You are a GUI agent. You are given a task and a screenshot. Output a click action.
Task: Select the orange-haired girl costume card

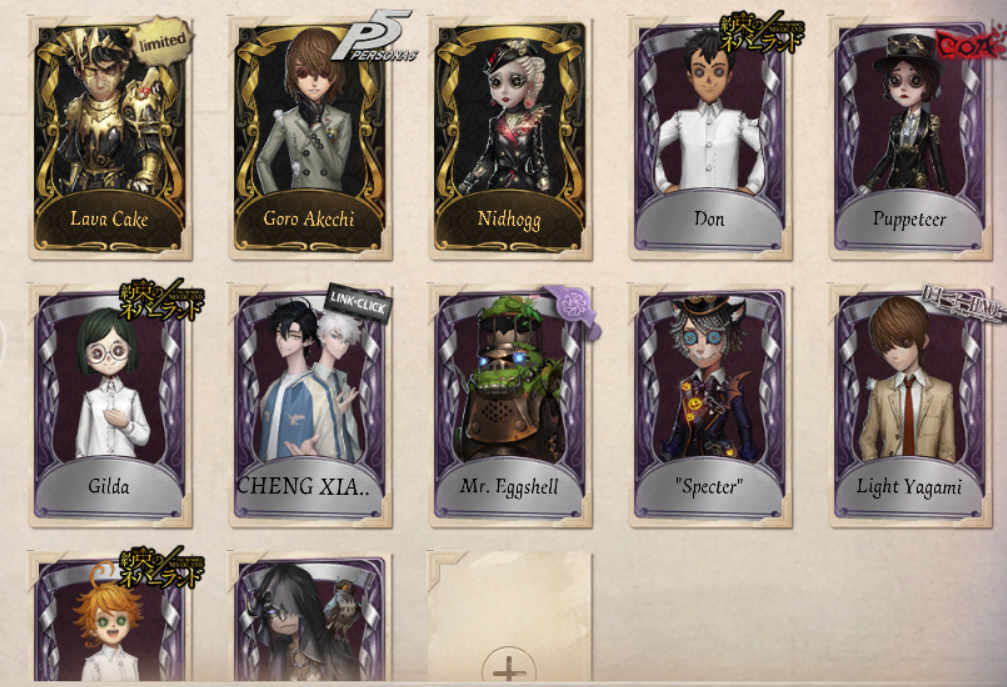tap(110, 620)
